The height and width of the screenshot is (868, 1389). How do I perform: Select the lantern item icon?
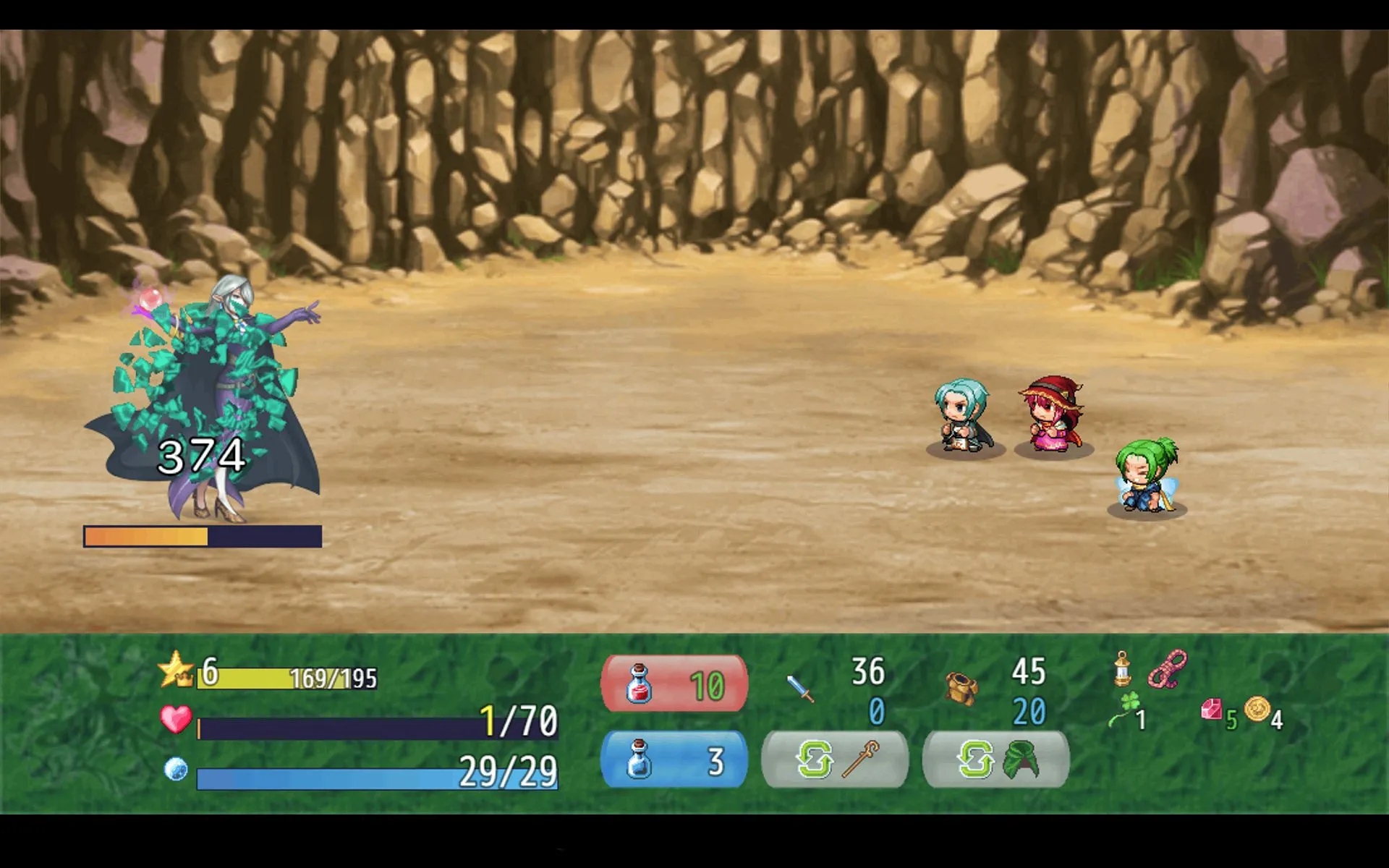tap(1122, 669)
